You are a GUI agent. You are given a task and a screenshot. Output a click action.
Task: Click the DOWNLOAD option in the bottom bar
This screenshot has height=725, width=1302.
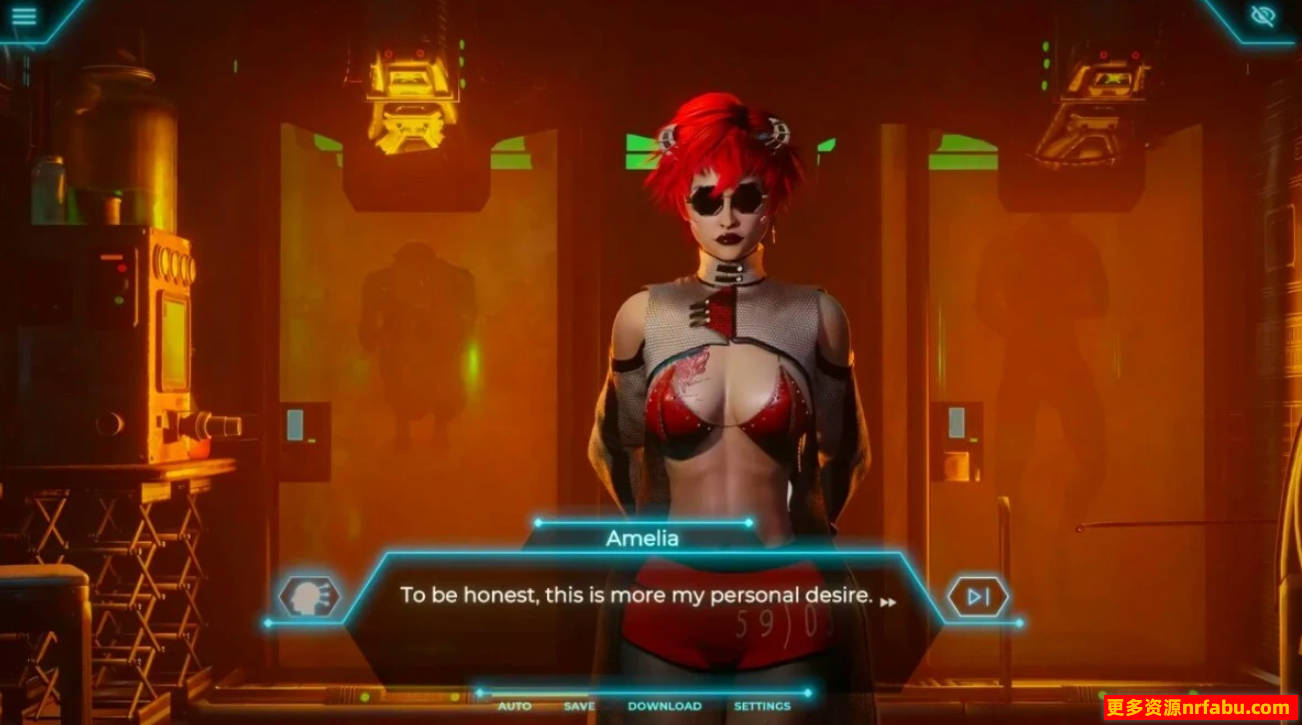pyautogui.click(x=663, y=706)
